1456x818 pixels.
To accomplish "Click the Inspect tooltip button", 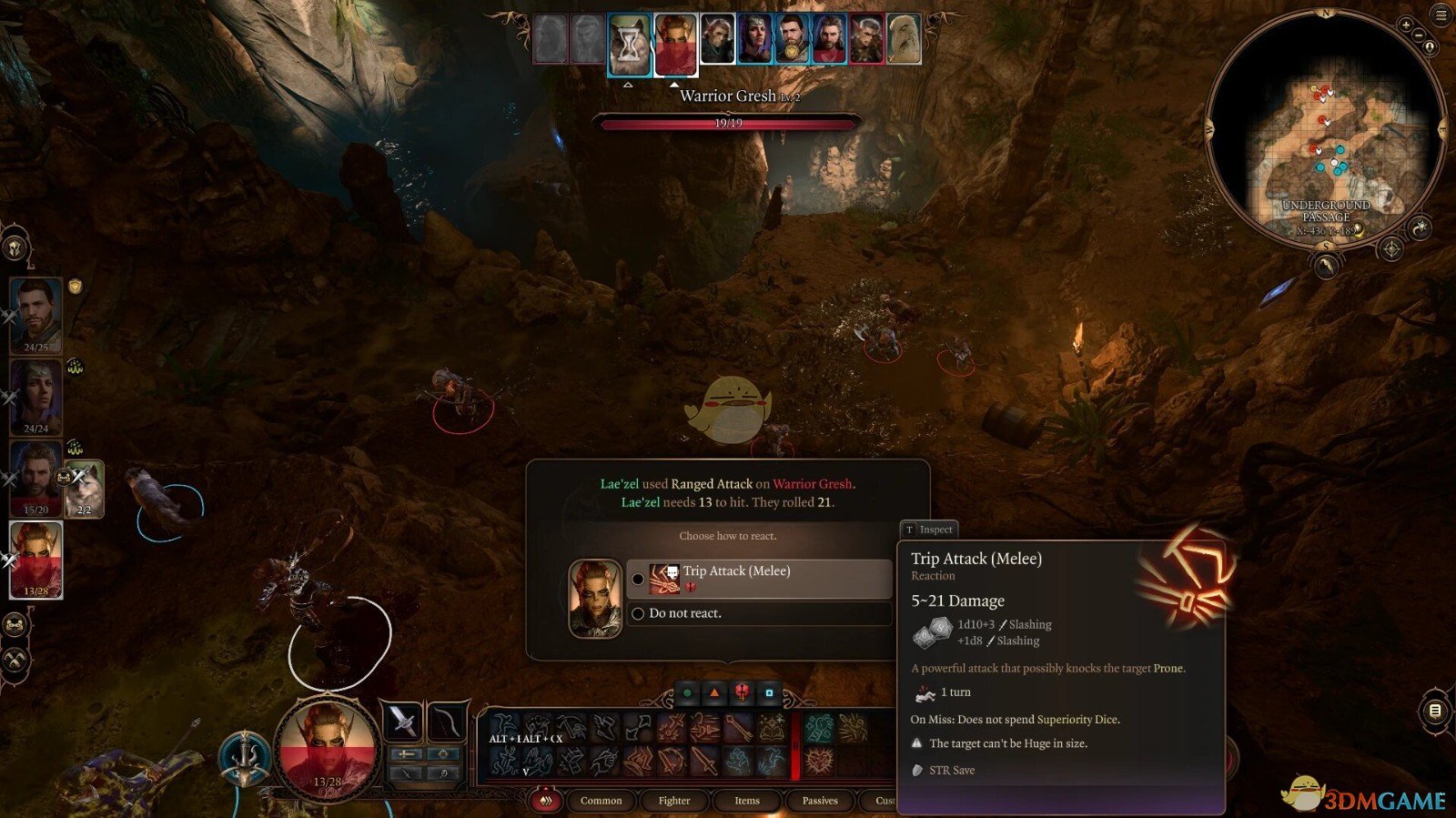I will (x=927, y=530).
